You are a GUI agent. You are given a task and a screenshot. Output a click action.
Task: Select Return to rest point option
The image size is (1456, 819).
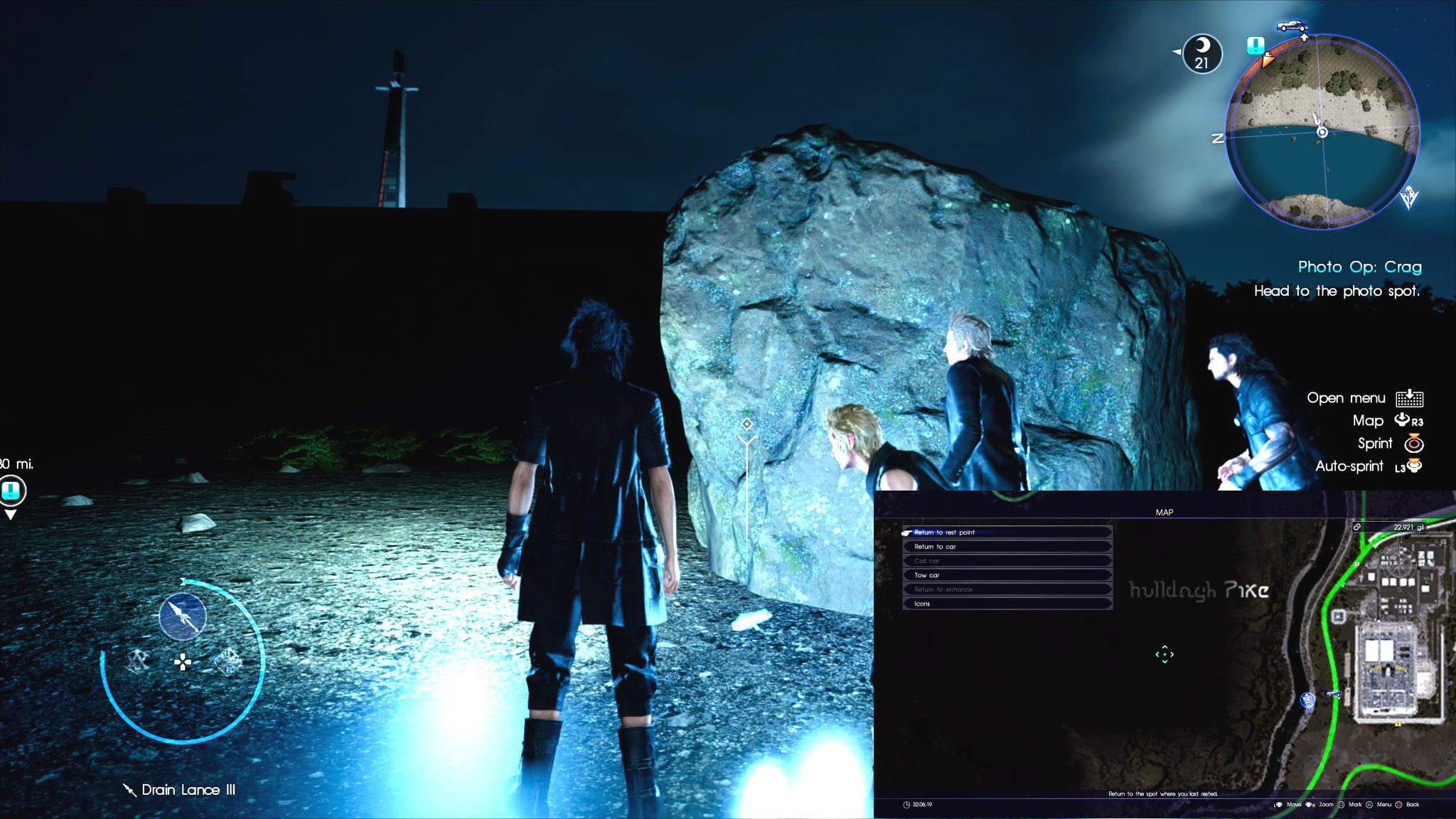coord(1006,532)
